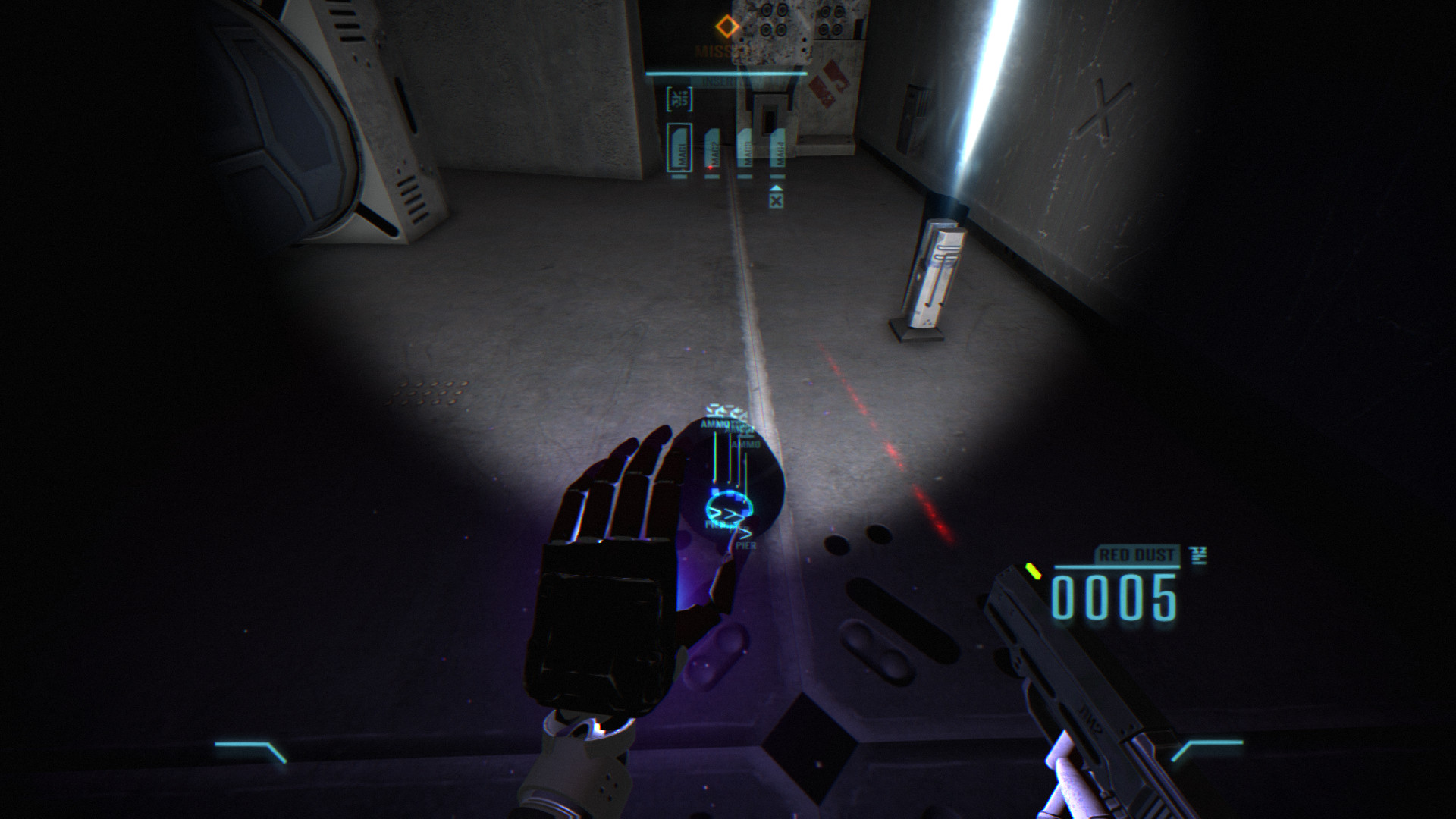Select the MAG2 magazine with red indicator
Image resolution: width=1456 pixels, height=819 pixels.
click(712, 148)
